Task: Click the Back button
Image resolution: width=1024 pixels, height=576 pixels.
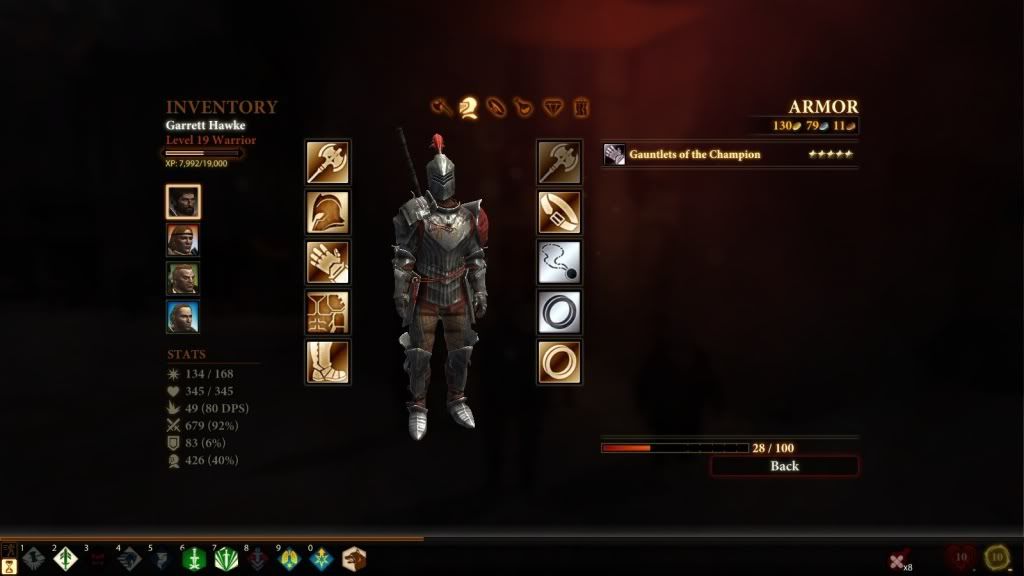Action: pyautogui.click(x=784, y=466)
